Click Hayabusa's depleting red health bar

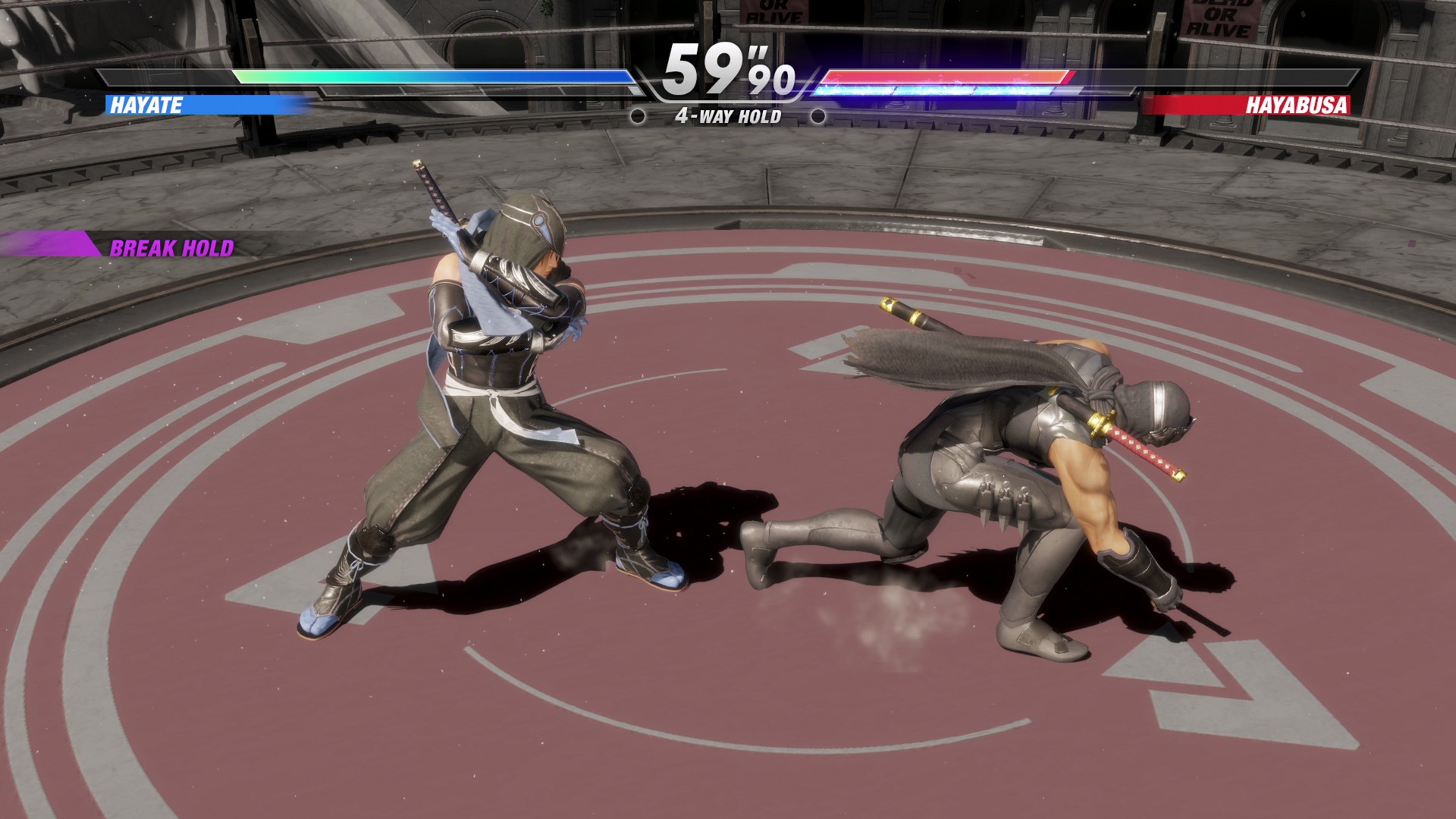click(948, 77)
